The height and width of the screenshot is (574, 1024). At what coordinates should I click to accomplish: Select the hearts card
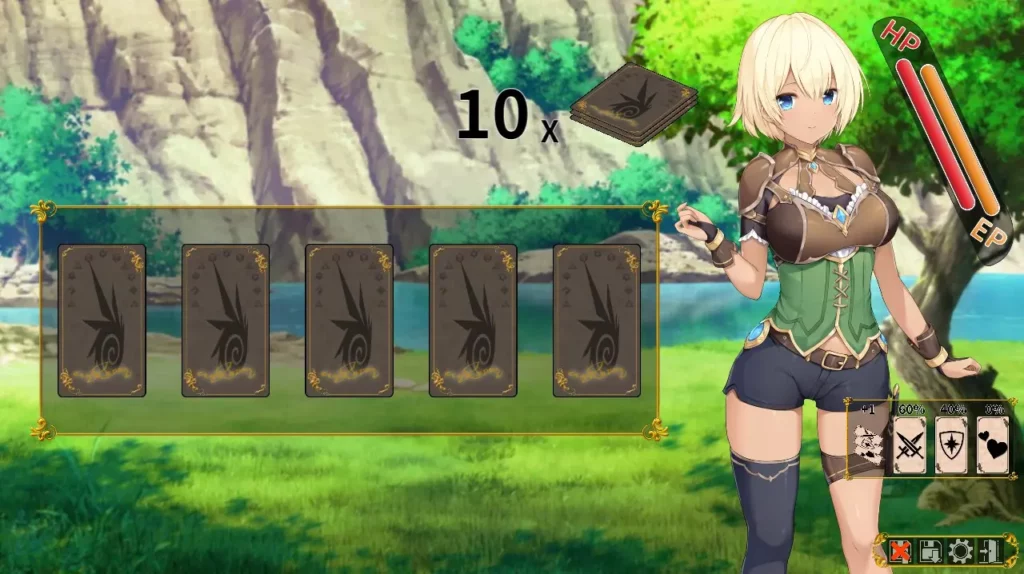click(992, 445)
